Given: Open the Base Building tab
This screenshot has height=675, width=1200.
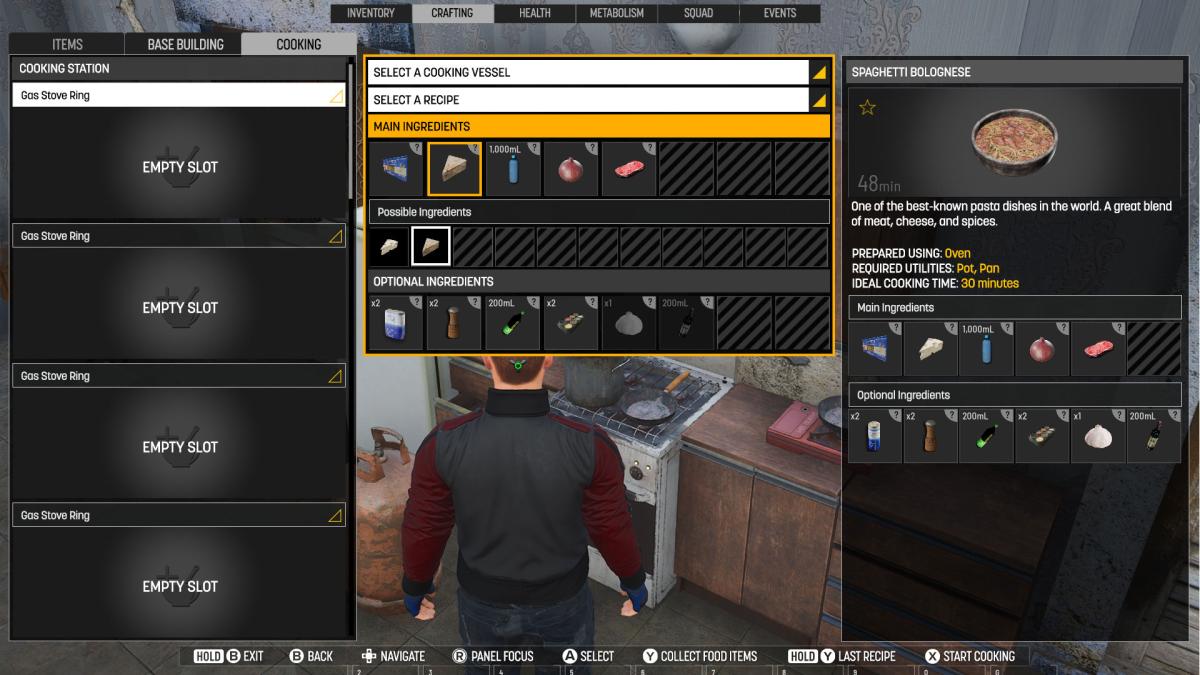Looking at the screenshot, I should coord(185,44).
